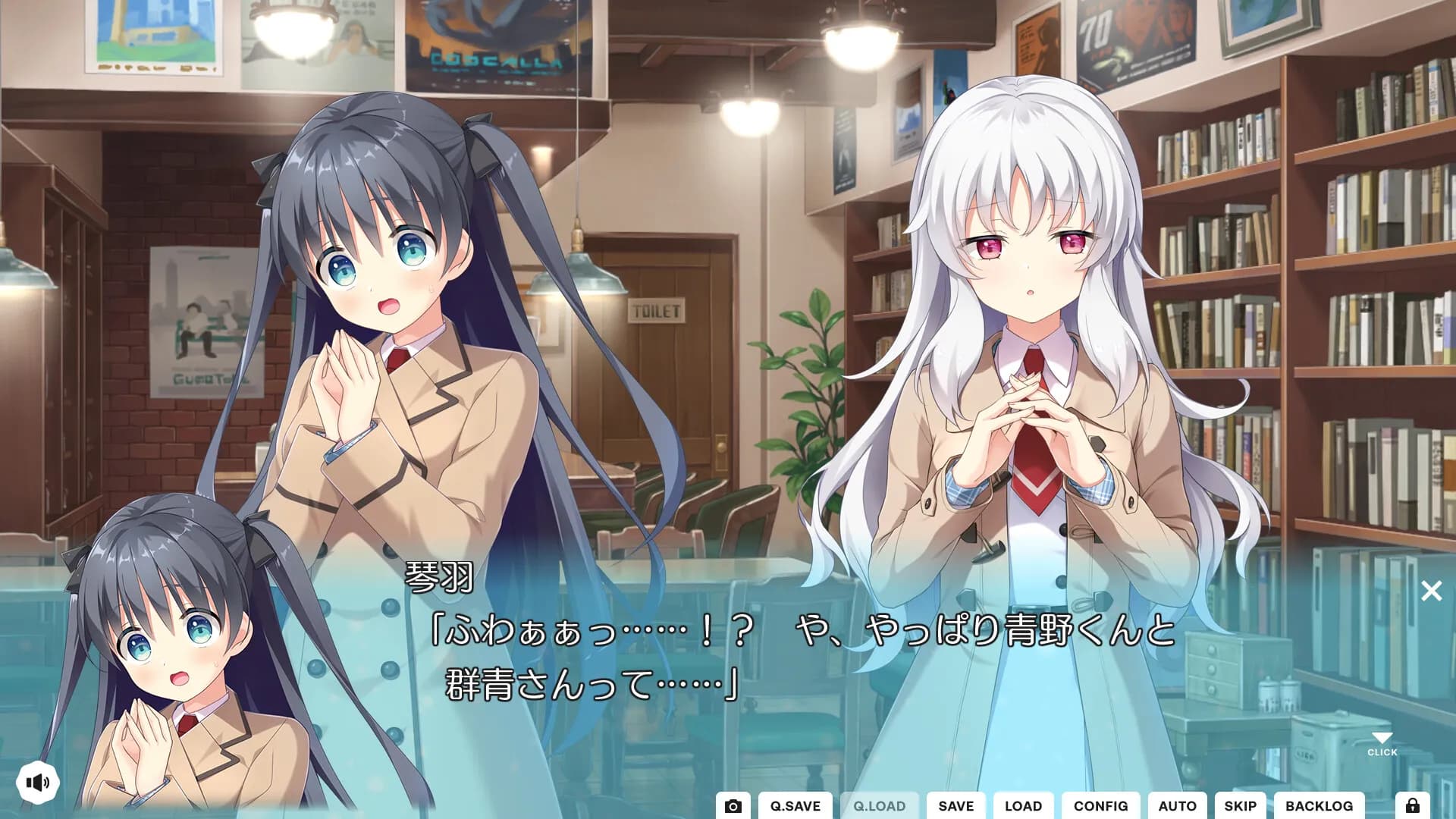The image size is (1456, 819).
Task: Quick save the game with Q.SAVE
Action: 795,806
